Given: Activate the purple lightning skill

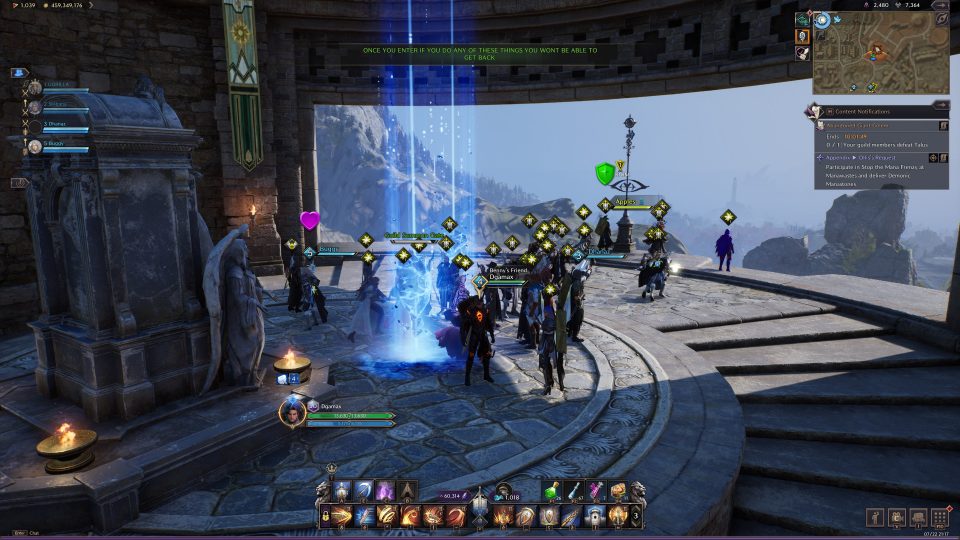Looking at the screenshot, I should pos(384,491).
